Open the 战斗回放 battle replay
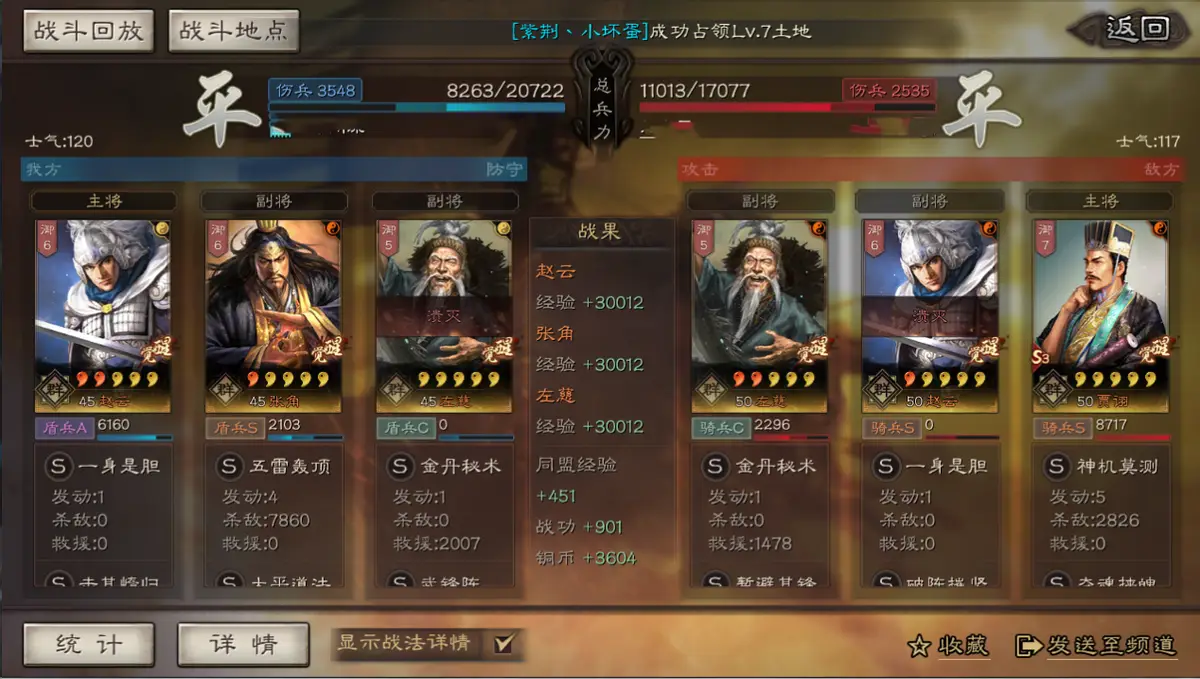This screenshot has width=1200, height=679. click(89, 31)
